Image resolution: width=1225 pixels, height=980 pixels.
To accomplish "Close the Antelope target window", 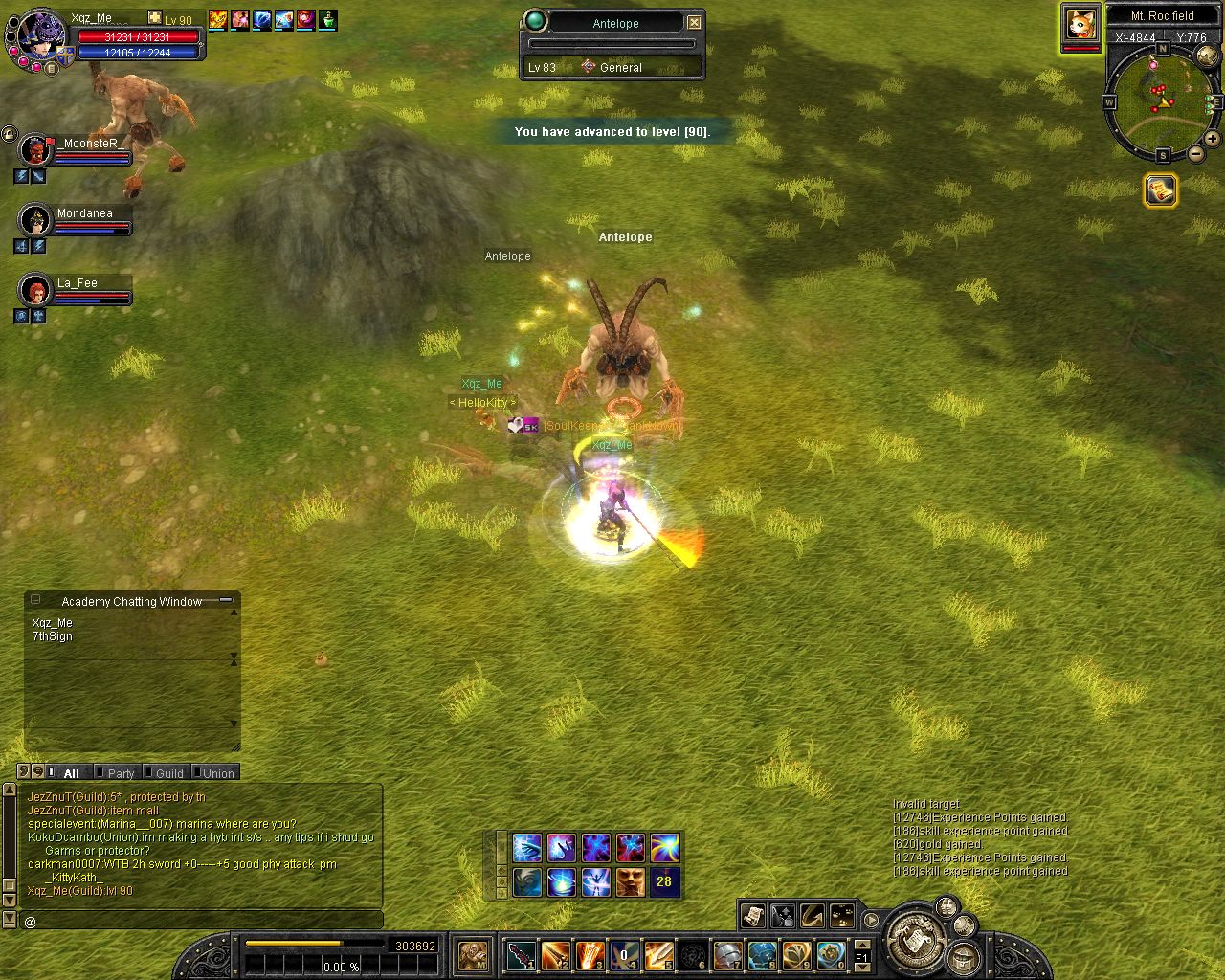I will click(695, 22).
